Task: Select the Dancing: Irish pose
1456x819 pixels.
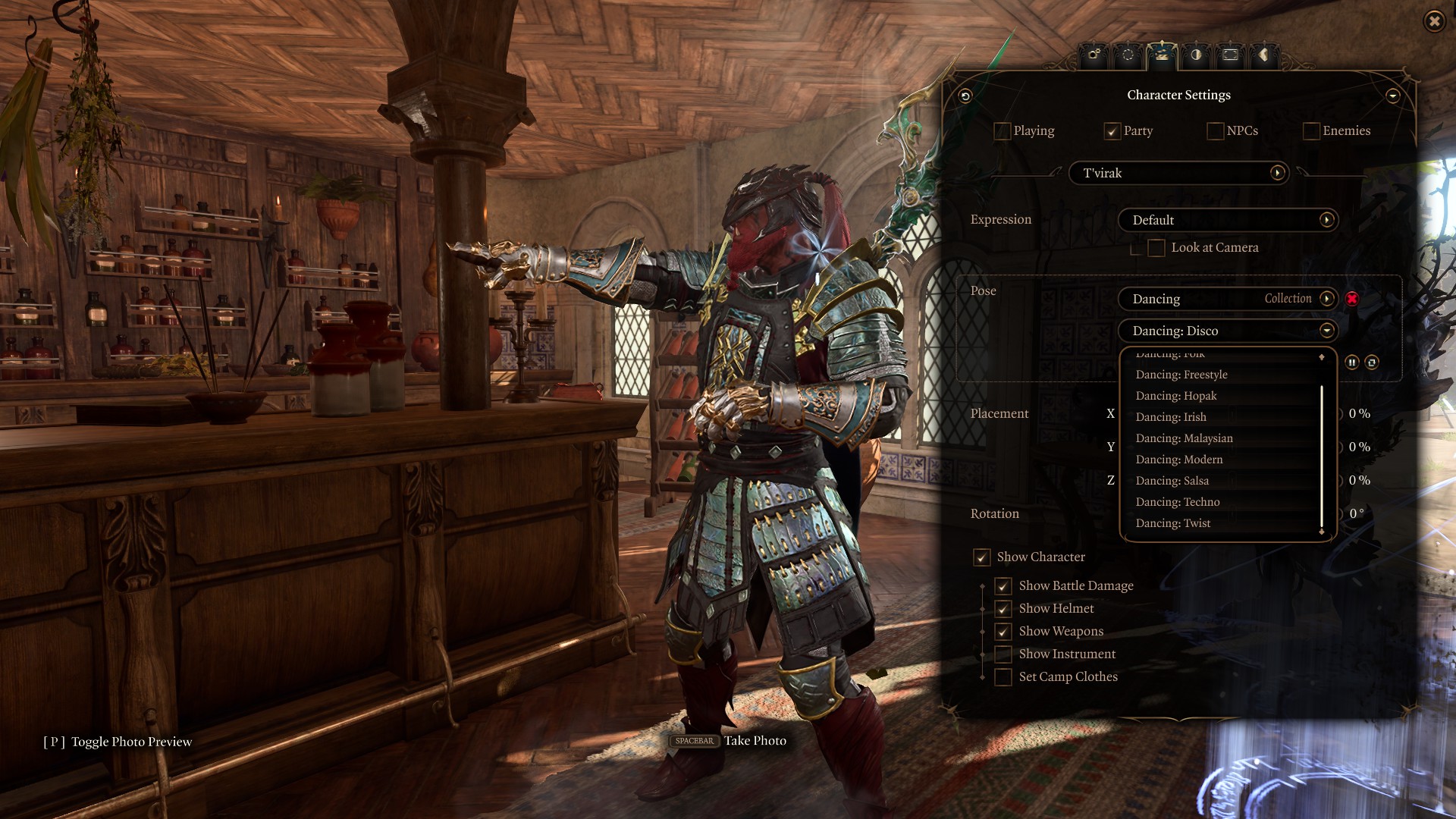Action: click(x=1171, y=417)
